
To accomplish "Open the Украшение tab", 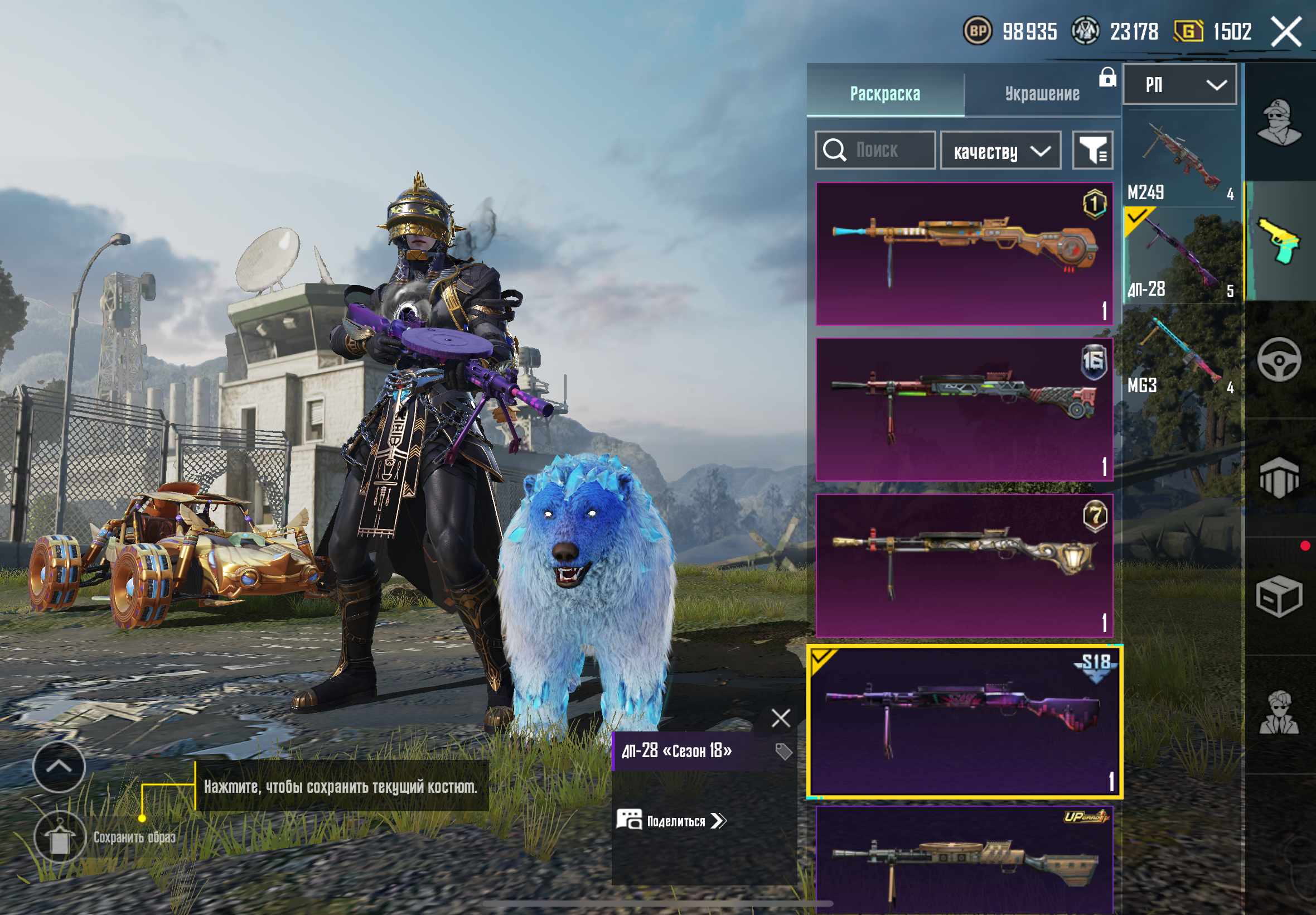I will pyautogui.click(x=1042, y=93).
